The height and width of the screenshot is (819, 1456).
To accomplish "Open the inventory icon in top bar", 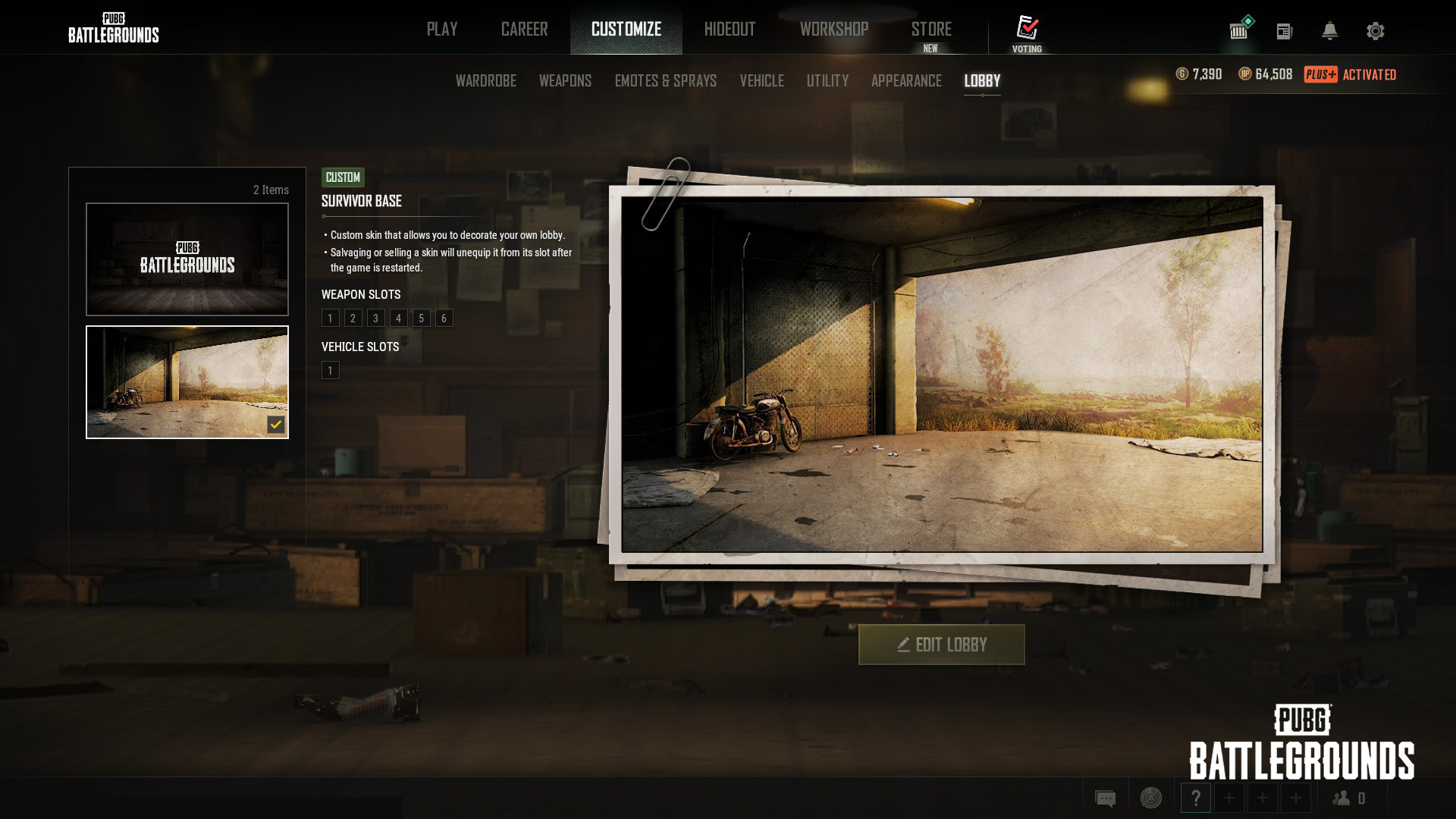I will tap(1239, 31).
